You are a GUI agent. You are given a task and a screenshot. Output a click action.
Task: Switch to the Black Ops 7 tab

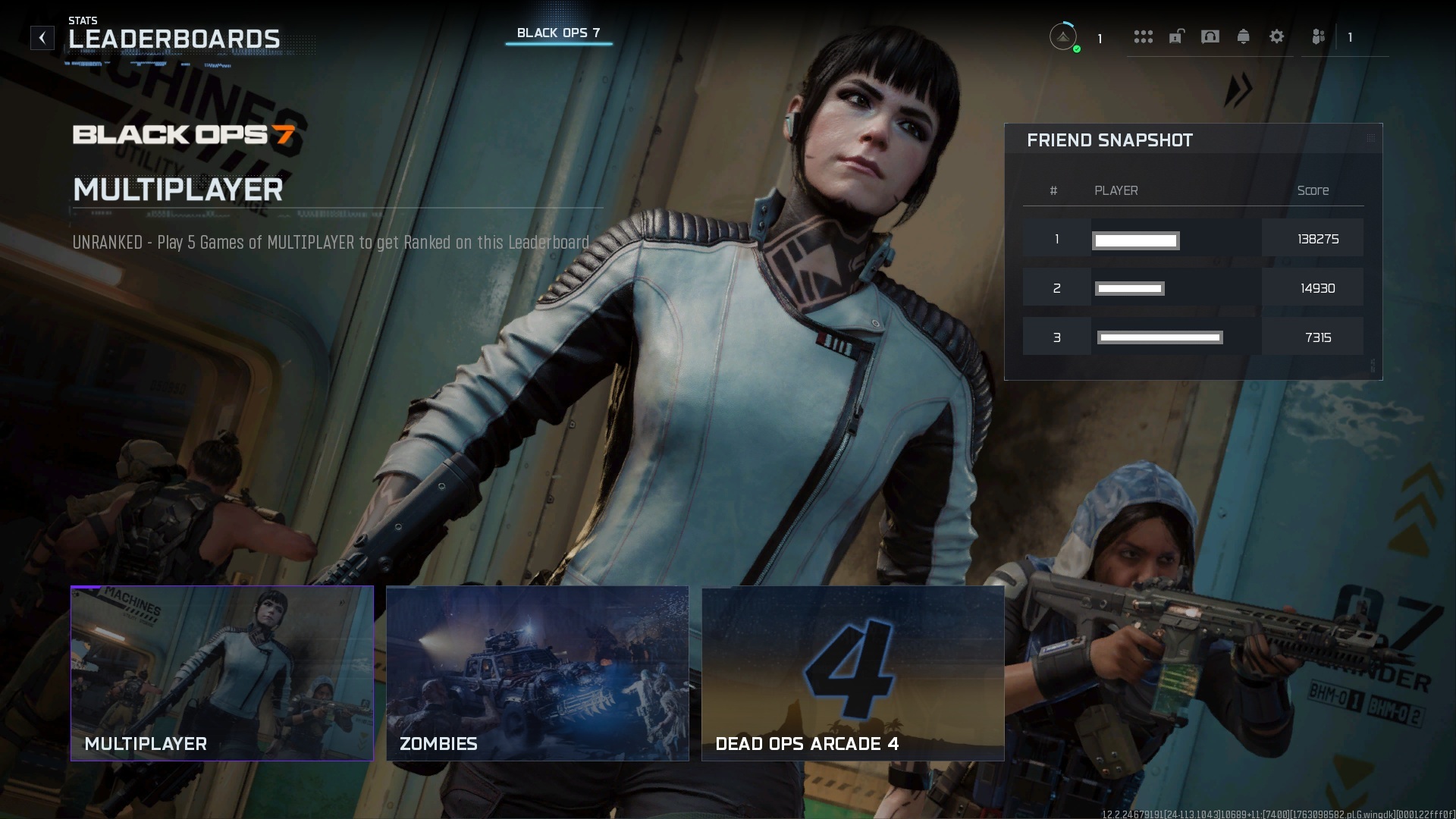click(558, 33)
